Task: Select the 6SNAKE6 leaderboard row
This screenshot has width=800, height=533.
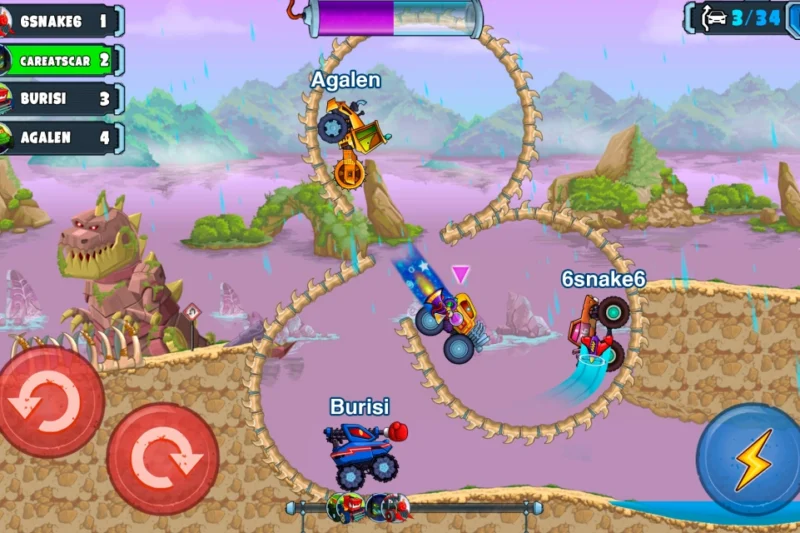Action: pos(62,21)
